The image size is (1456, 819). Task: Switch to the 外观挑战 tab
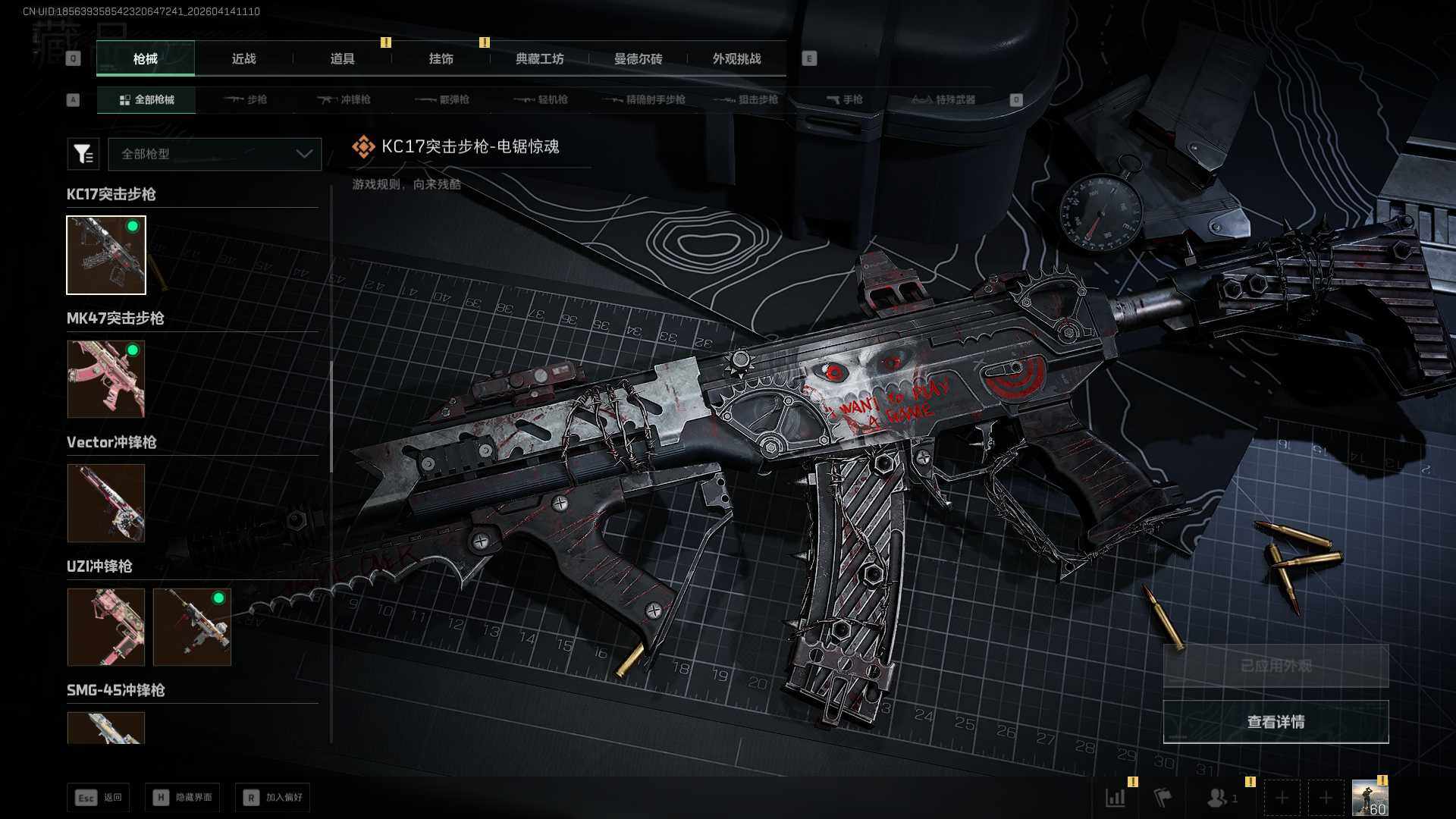tap(736, 58)
